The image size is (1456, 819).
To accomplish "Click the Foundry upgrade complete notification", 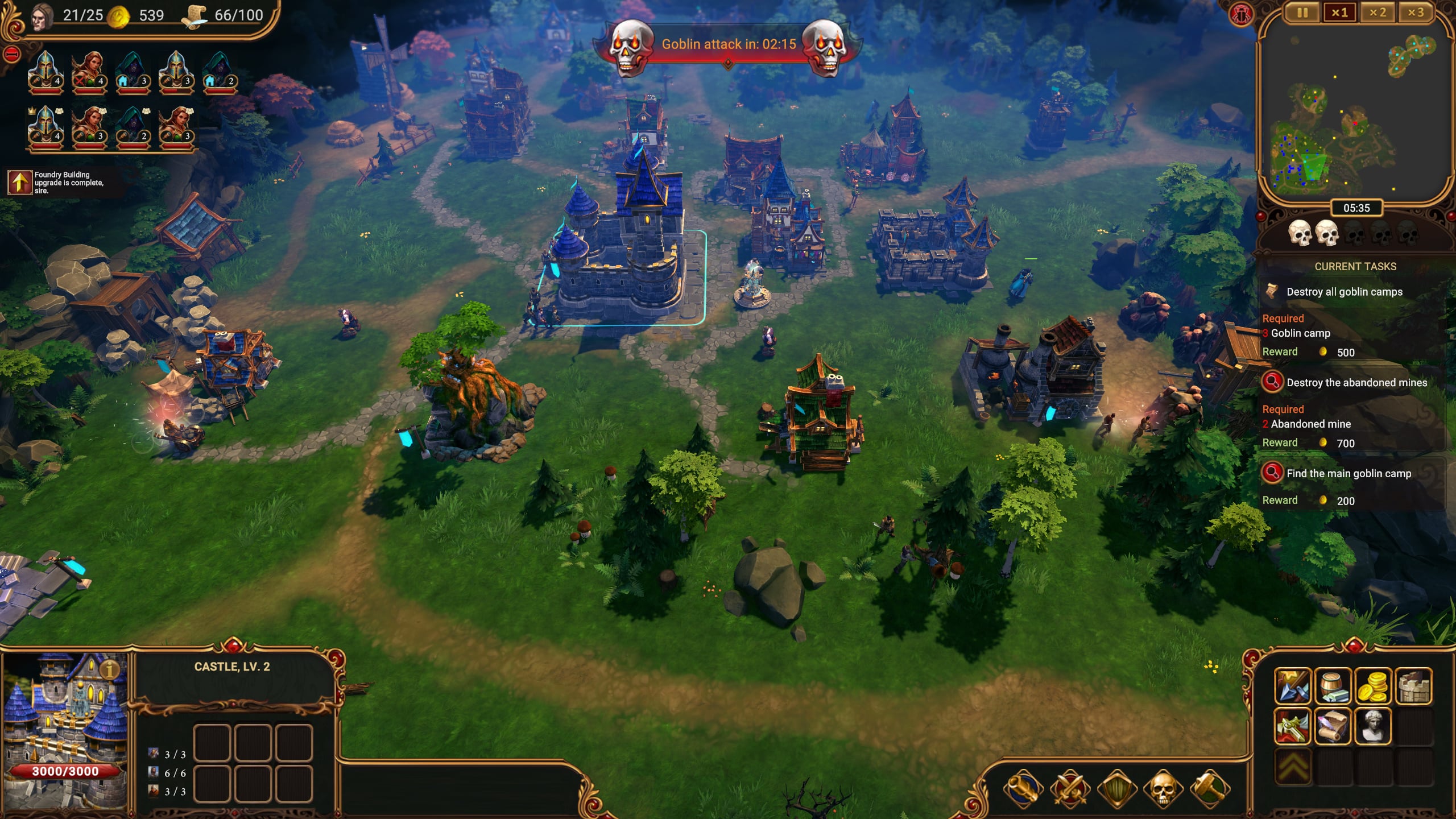I will tap(63, 183).
